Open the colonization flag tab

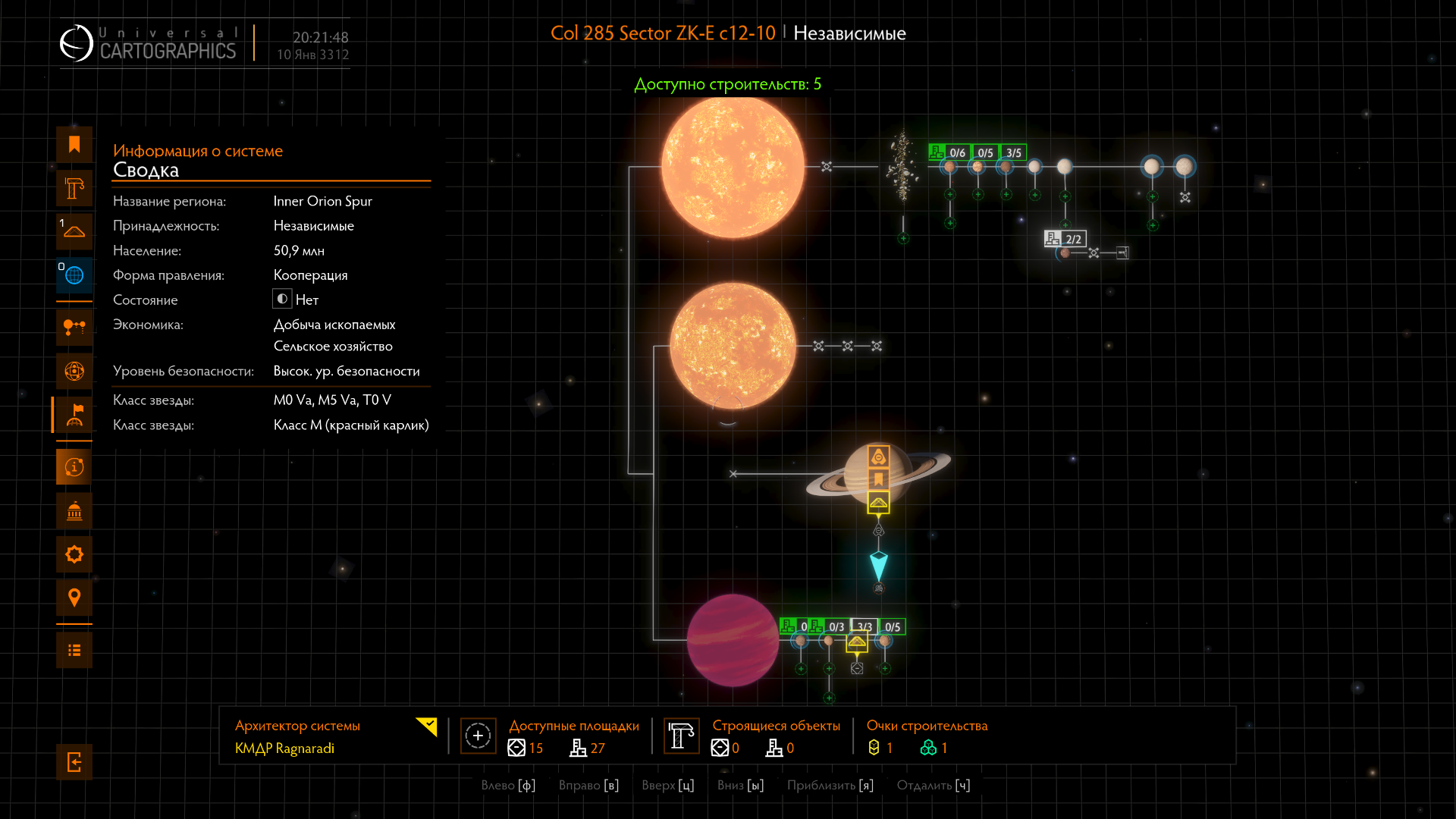(x=74, y=415)
